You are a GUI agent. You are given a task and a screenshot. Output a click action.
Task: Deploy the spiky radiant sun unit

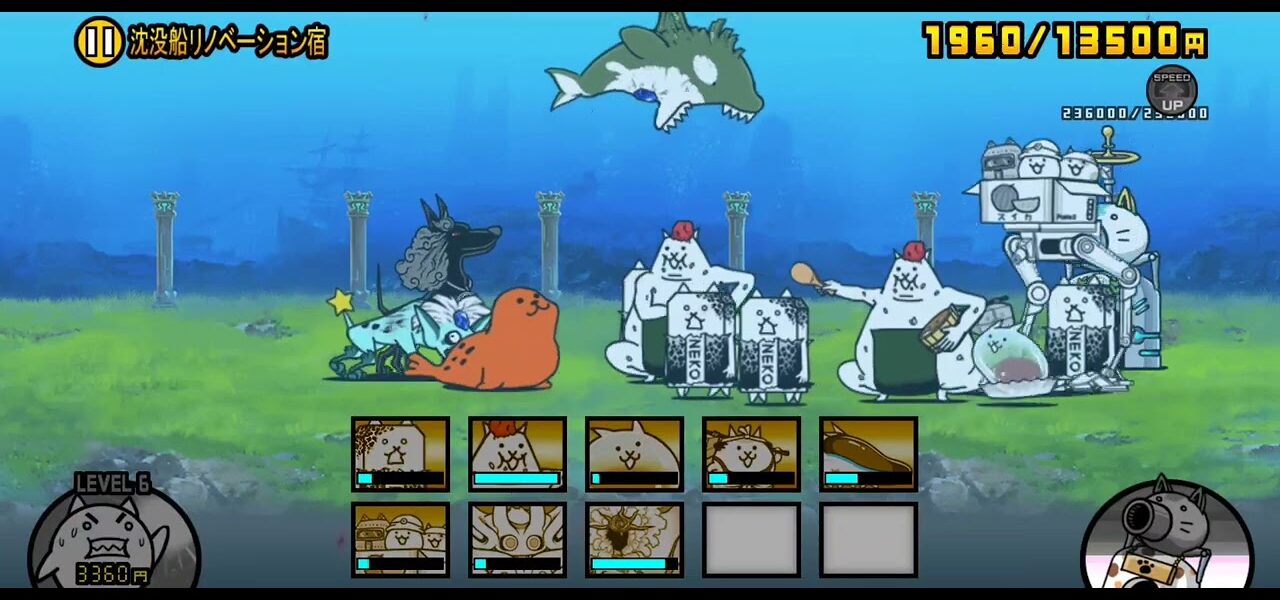tap(634, 540)
